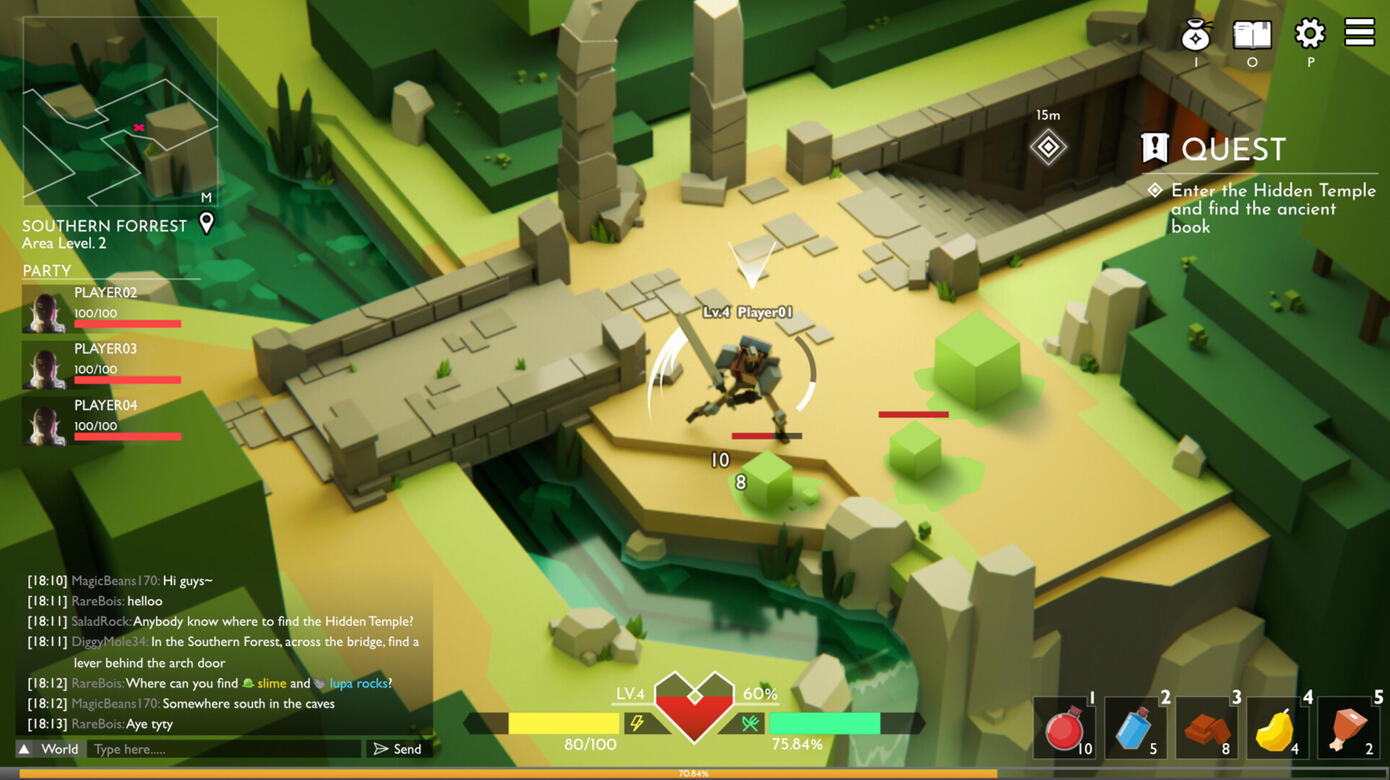This screenshot has height=780, width=1390.
Task: Select the yellow fruit item slot
Action: pyautogui.click(x=1277, y=729)
